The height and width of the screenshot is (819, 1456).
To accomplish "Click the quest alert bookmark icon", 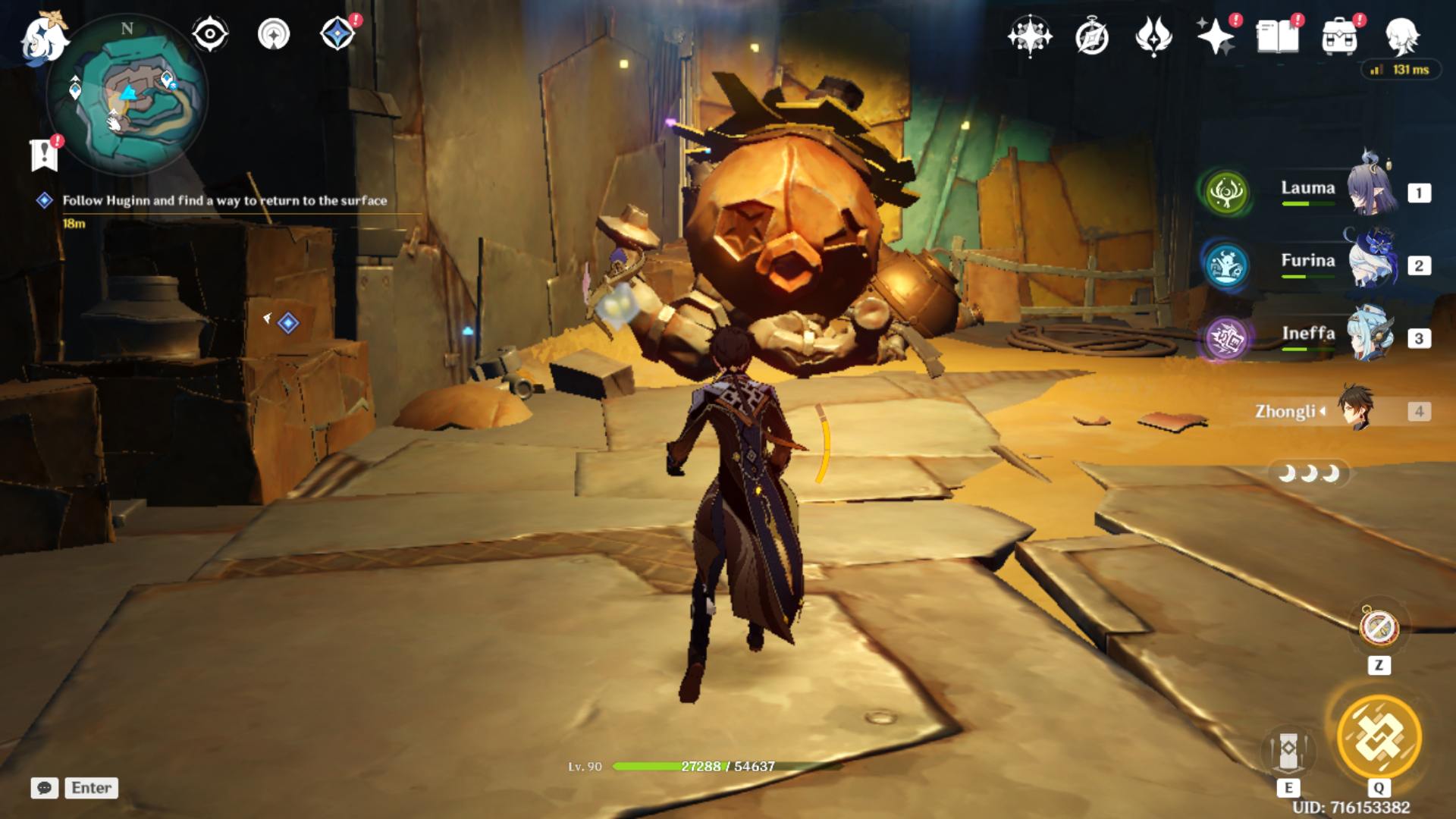I will coord(44,155).
